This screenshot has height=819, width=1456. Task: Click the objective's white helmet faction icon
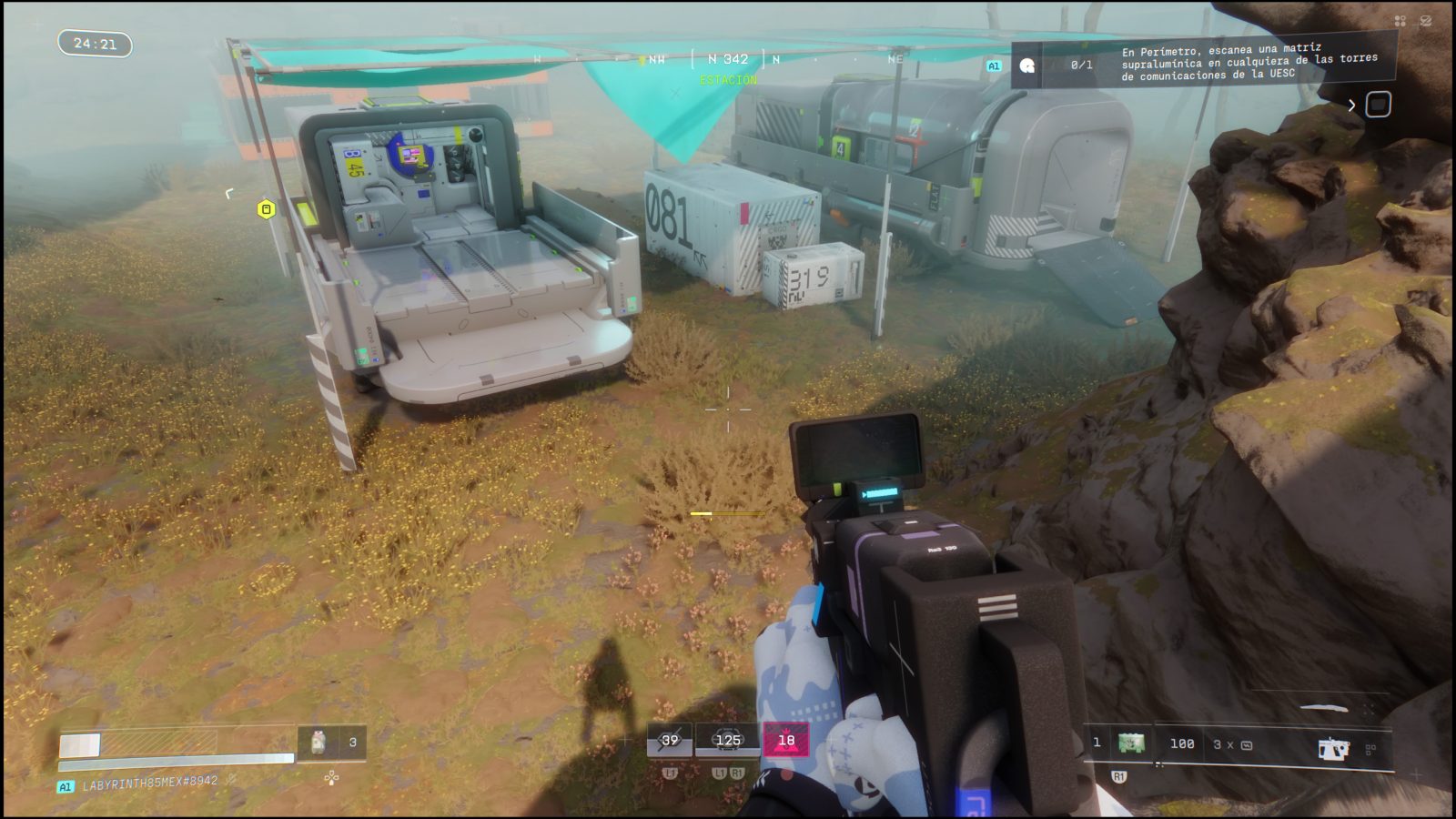click(x=1027, y=66)
